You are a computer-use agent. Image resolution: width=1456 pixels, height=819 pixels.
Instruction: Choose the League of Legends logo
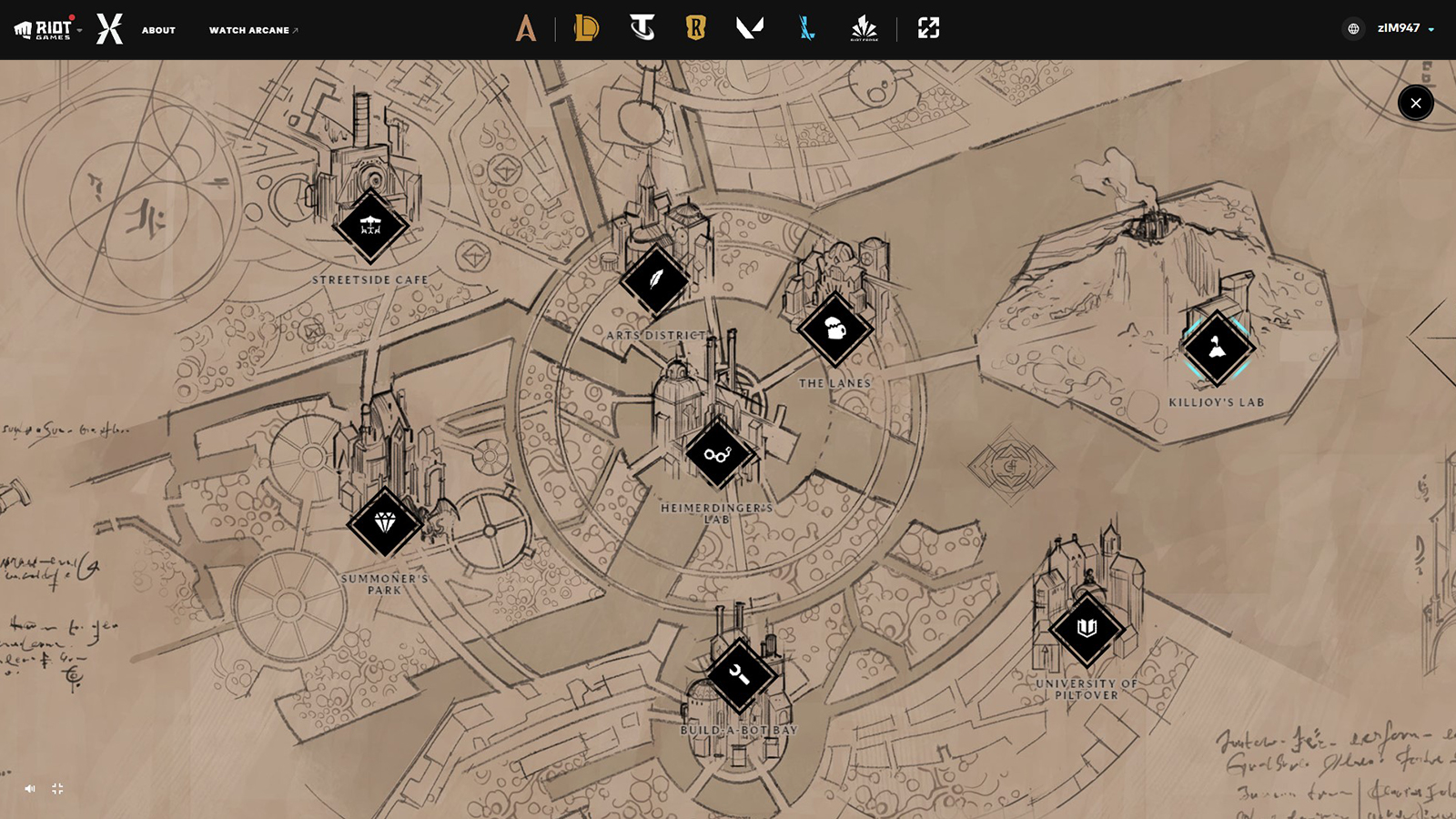pyautogui.click(x=586, y=28)
